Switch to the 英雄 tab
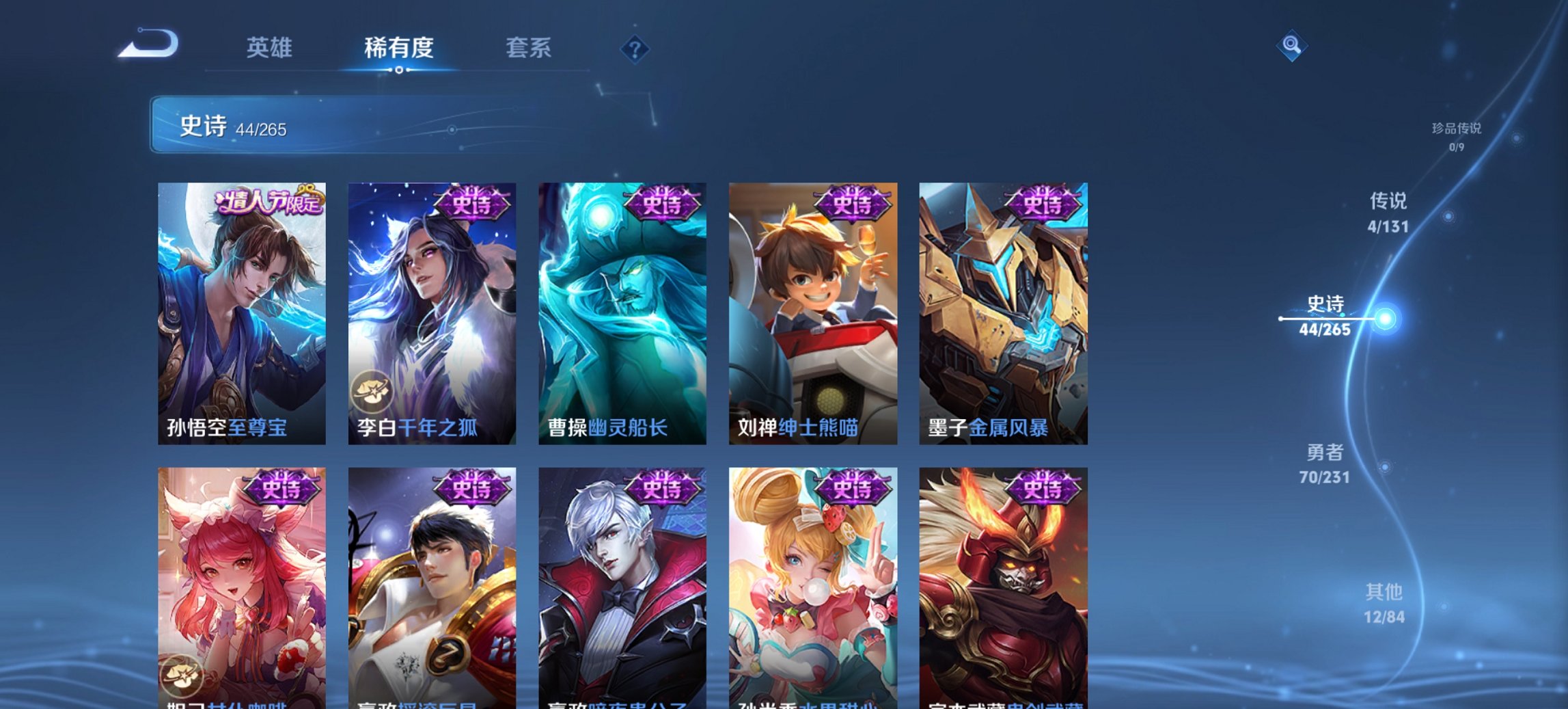Viewport: 1568px width, 709px height. click(x=271, y=48)
